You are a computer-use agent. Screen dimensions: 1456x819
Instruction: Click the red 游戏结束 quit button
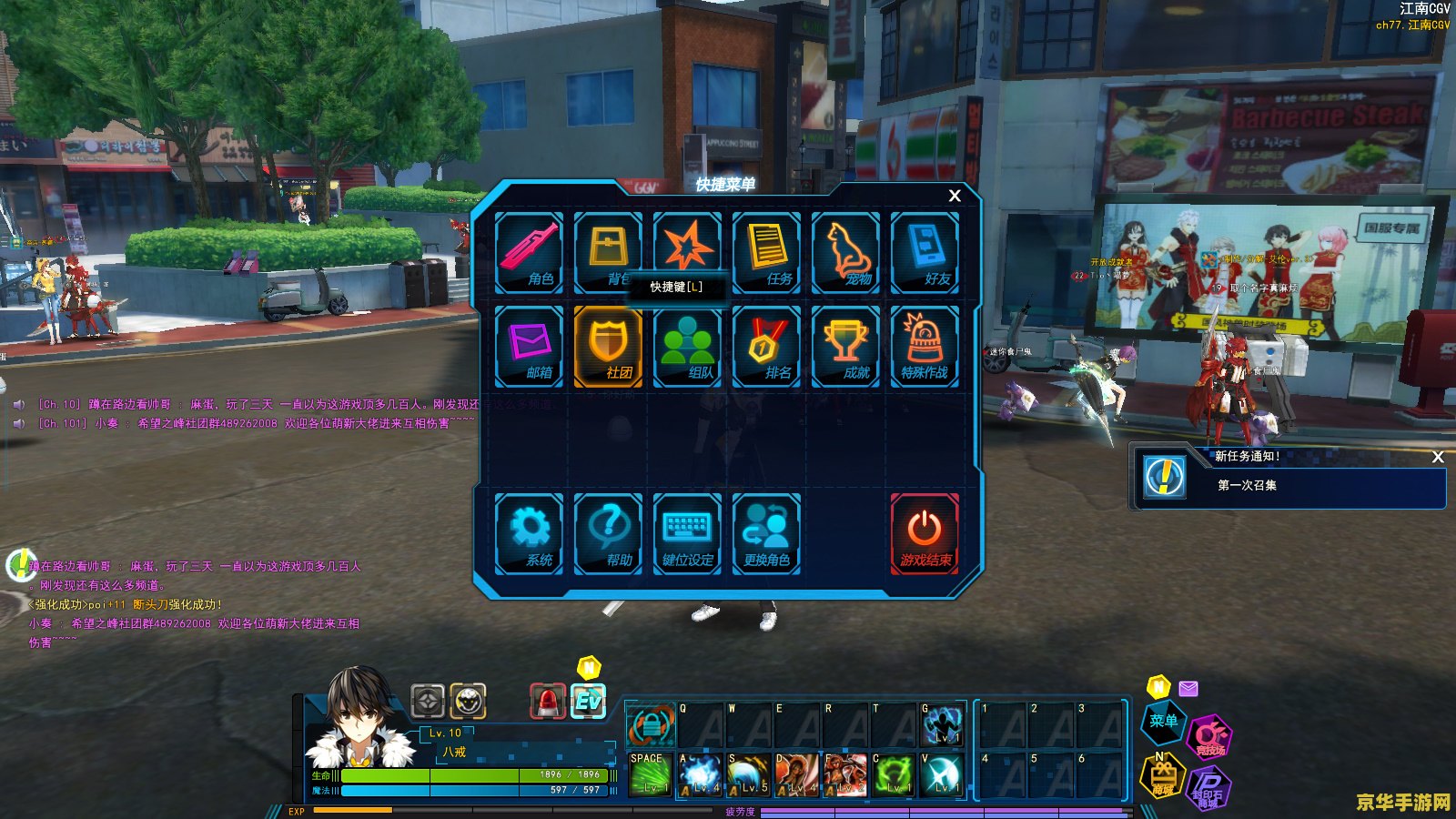pyautogui.click(x=925, y=534)
